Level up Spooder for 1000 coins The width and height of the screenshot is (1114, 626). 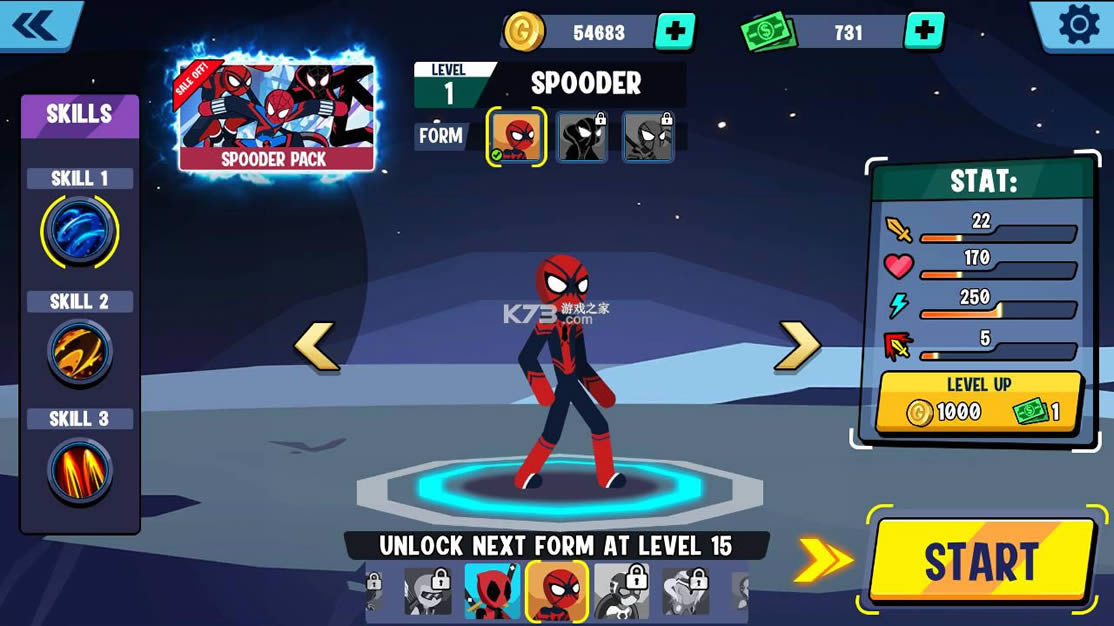click(x=979, y=402)
